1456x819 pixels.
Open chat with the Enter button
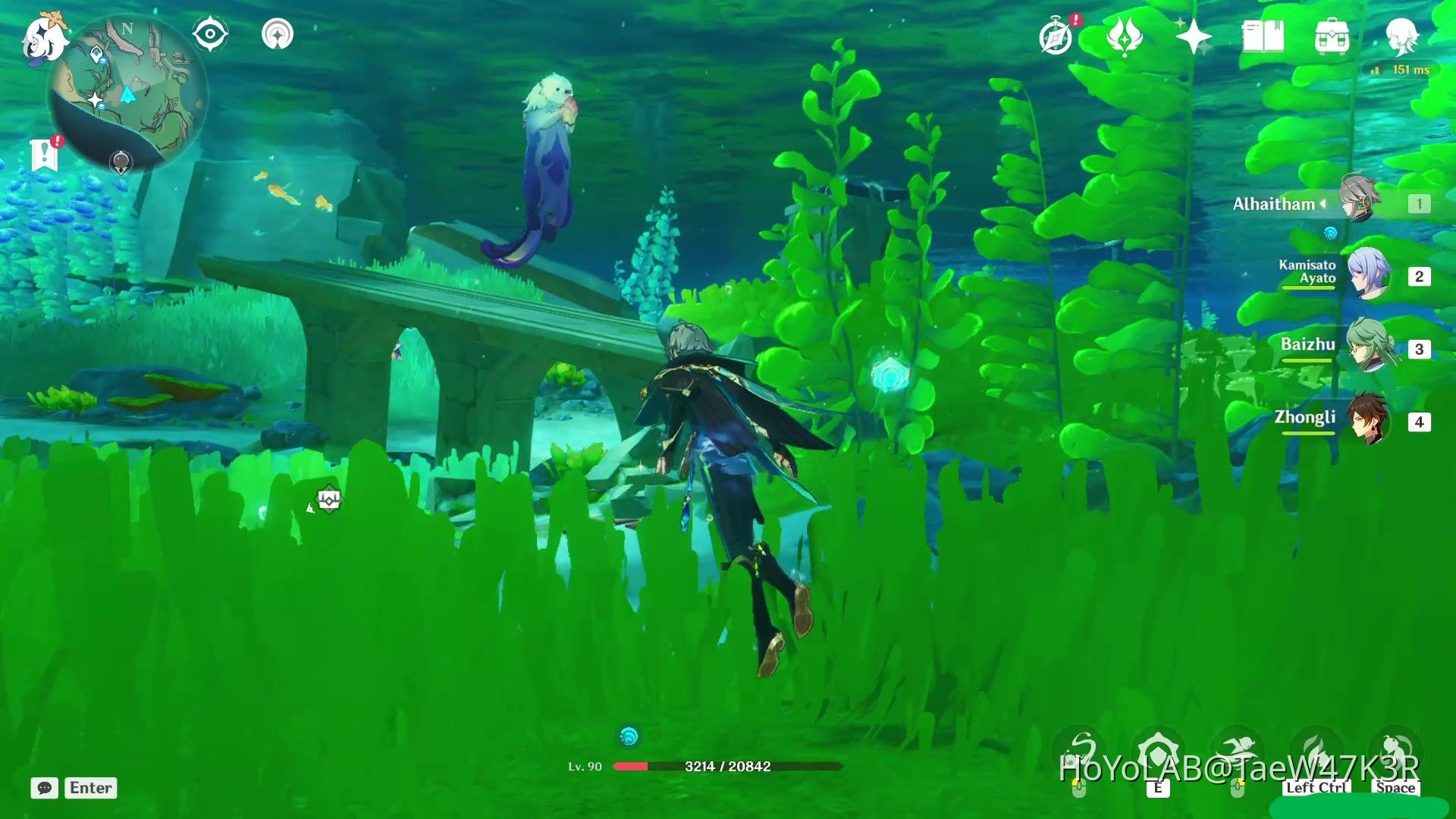(x=89, y=788)
